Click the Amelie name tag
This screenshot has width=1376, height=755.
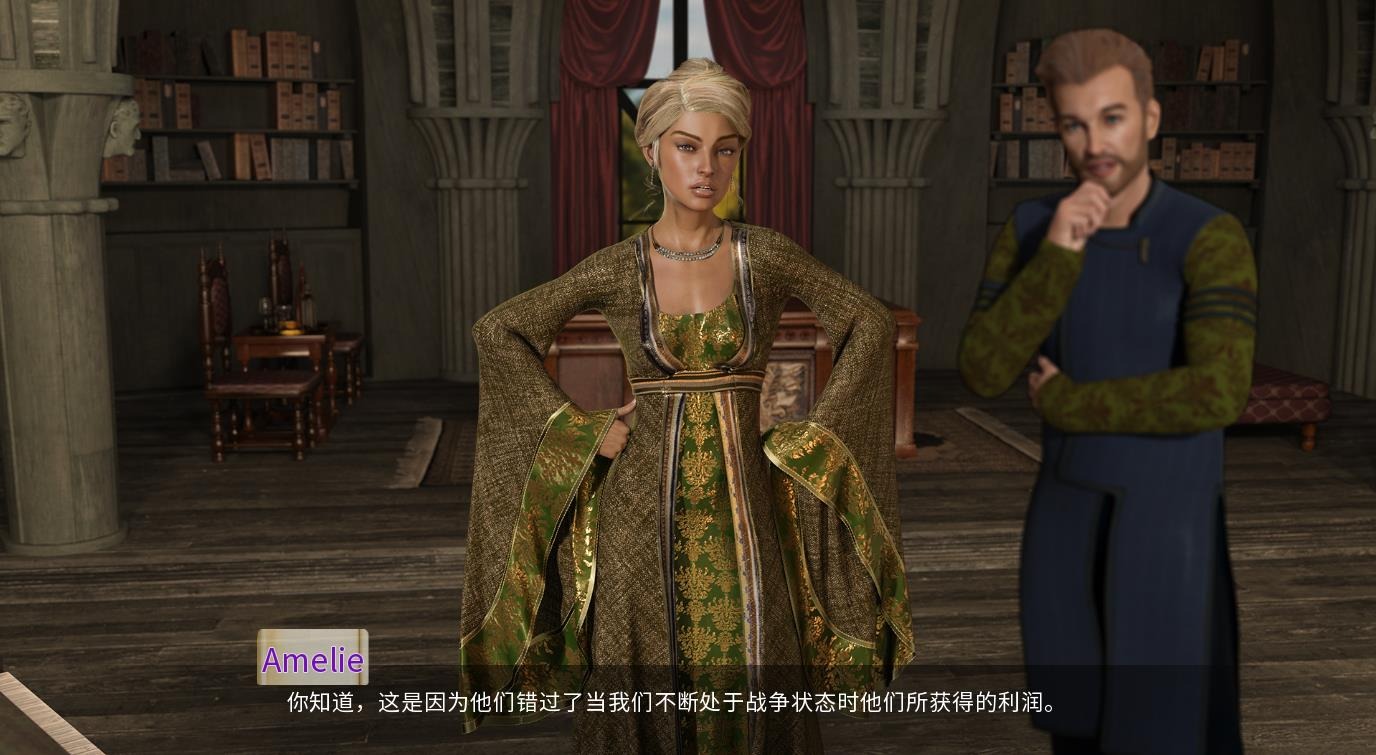(312, 660)
